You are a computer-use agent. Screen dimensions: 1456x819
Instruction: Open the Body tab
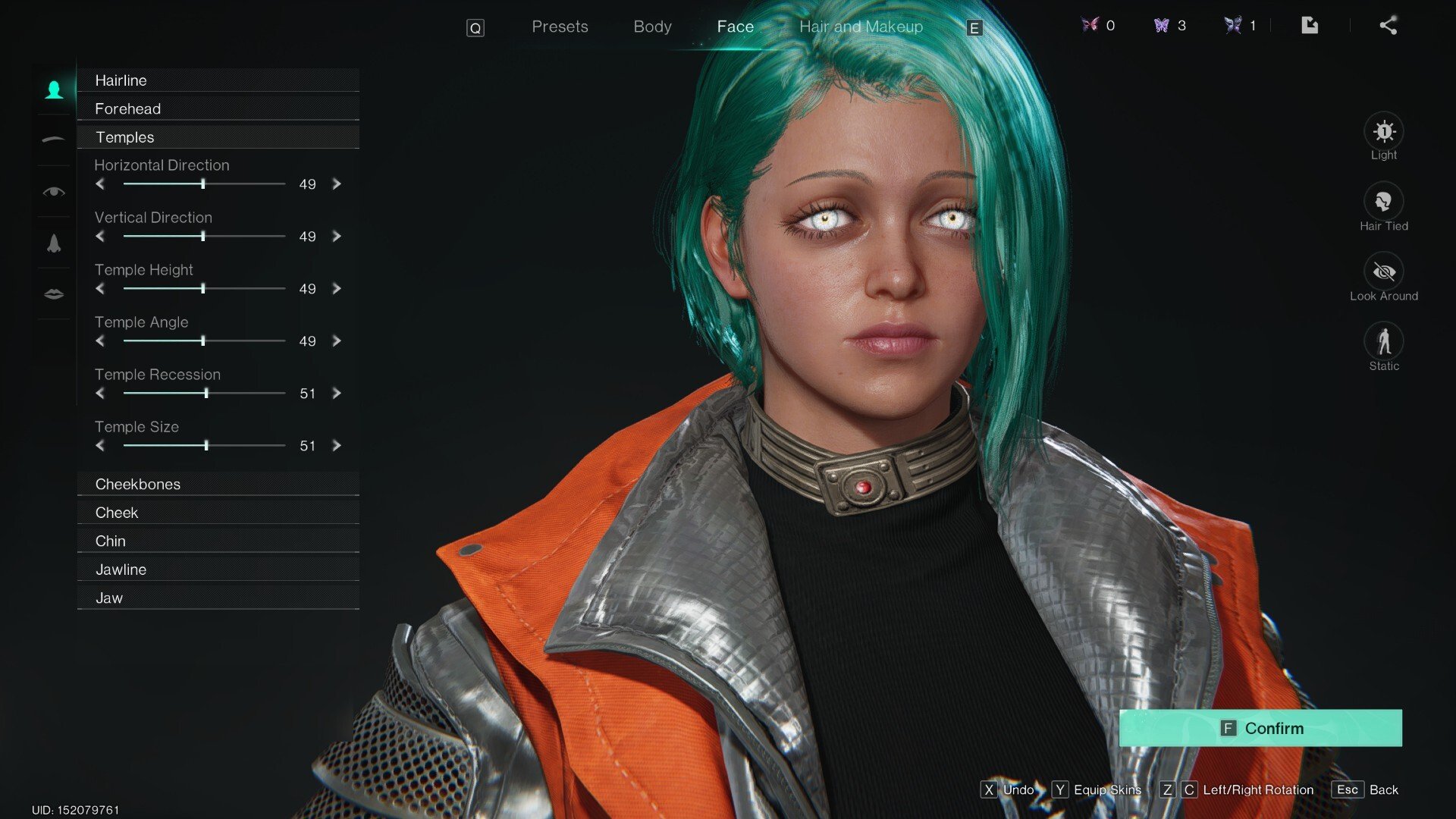click(652, 27)
